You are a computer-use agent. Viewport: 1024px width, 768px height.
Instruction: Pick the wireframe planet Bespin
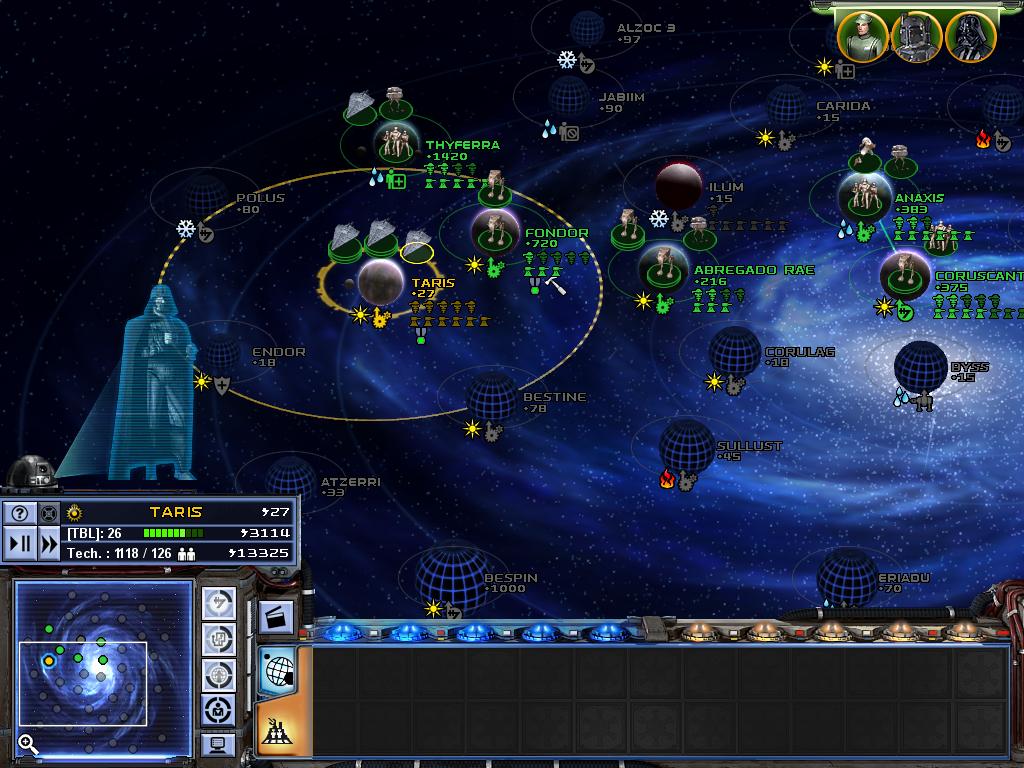pos(450,577)
